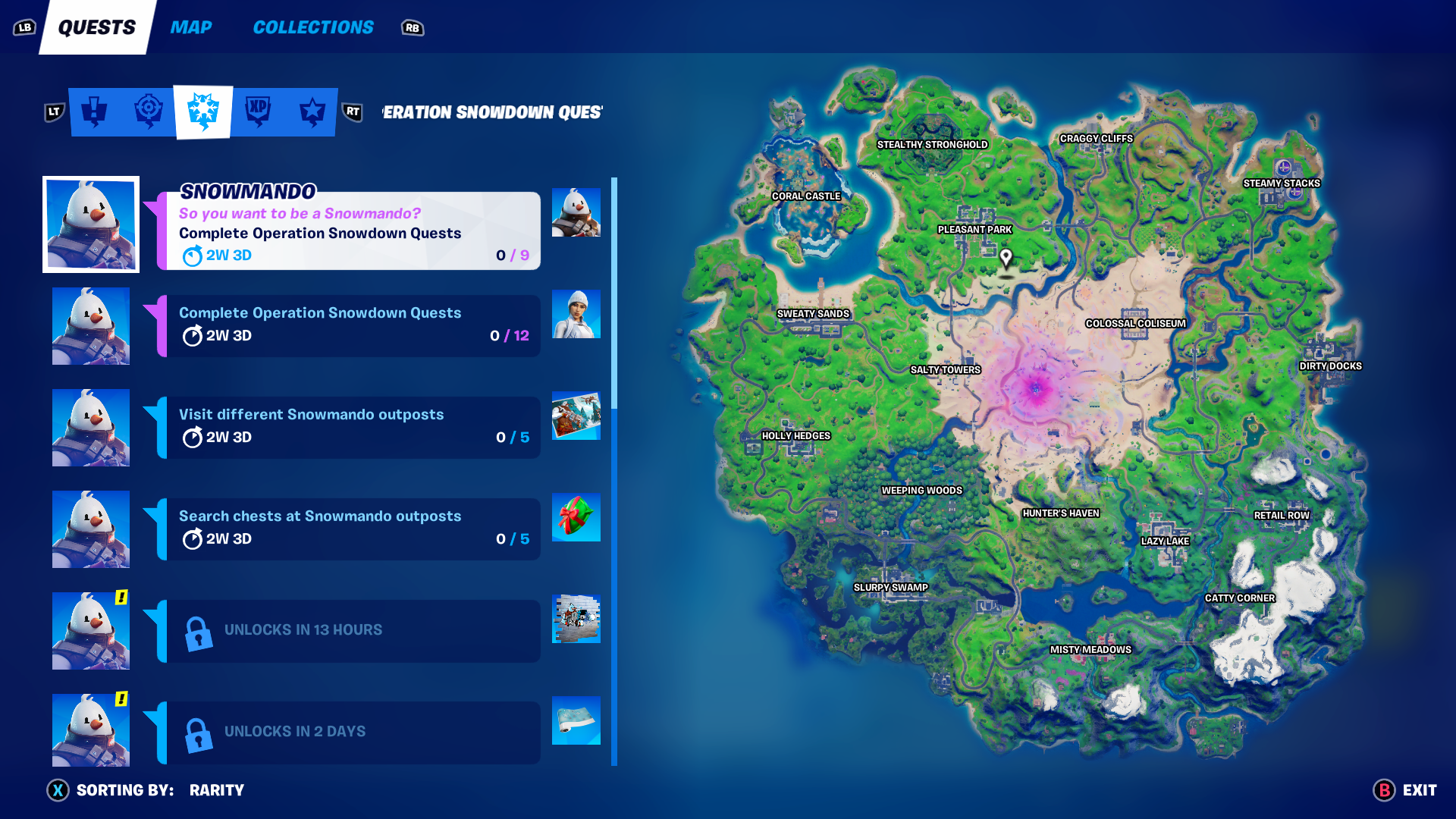
Task: Open the XP shield quest category
Action: [x=258, y=111]
